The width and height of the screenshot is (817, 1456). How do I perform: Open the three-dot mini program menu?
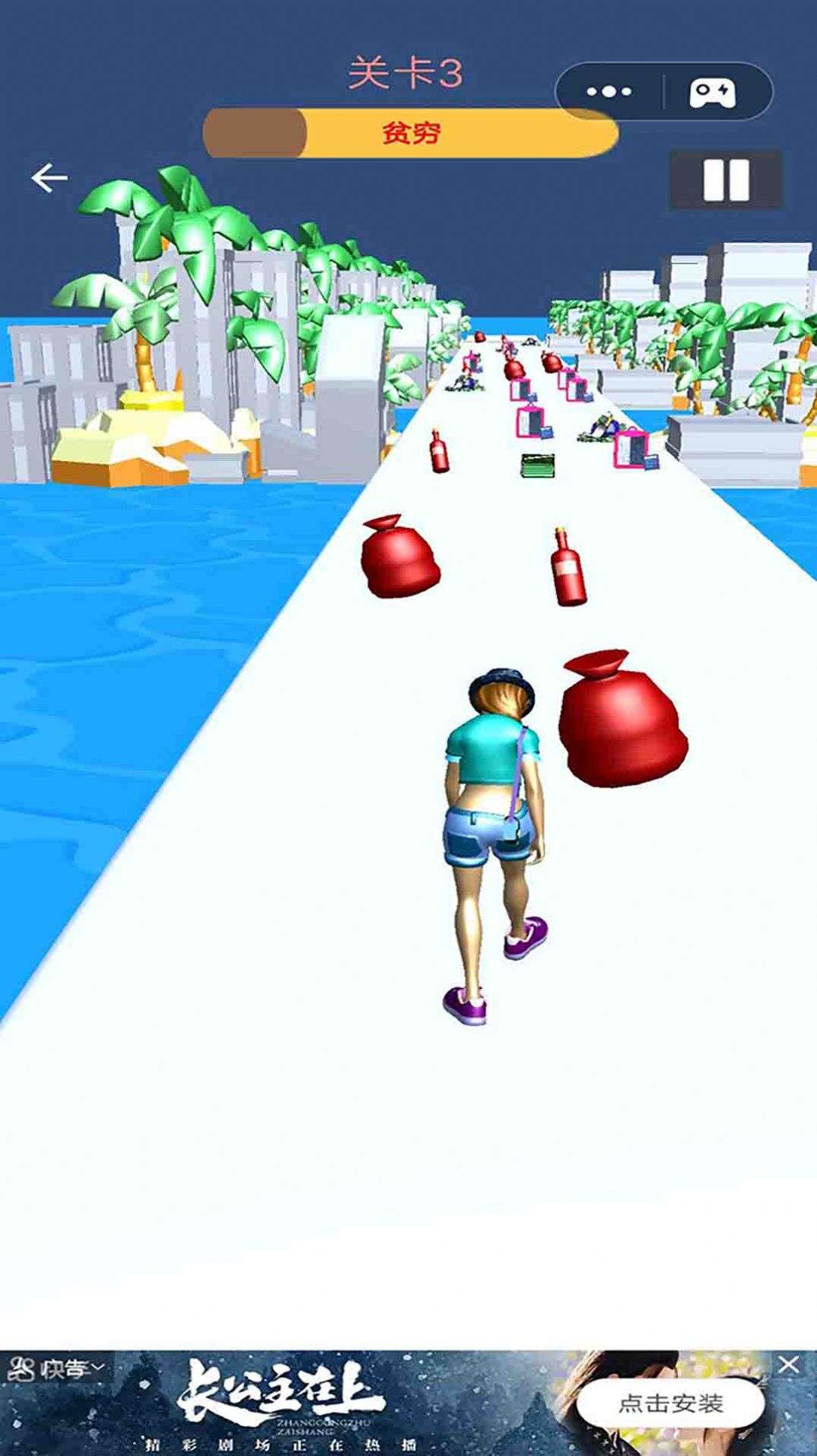coord(609,92)
